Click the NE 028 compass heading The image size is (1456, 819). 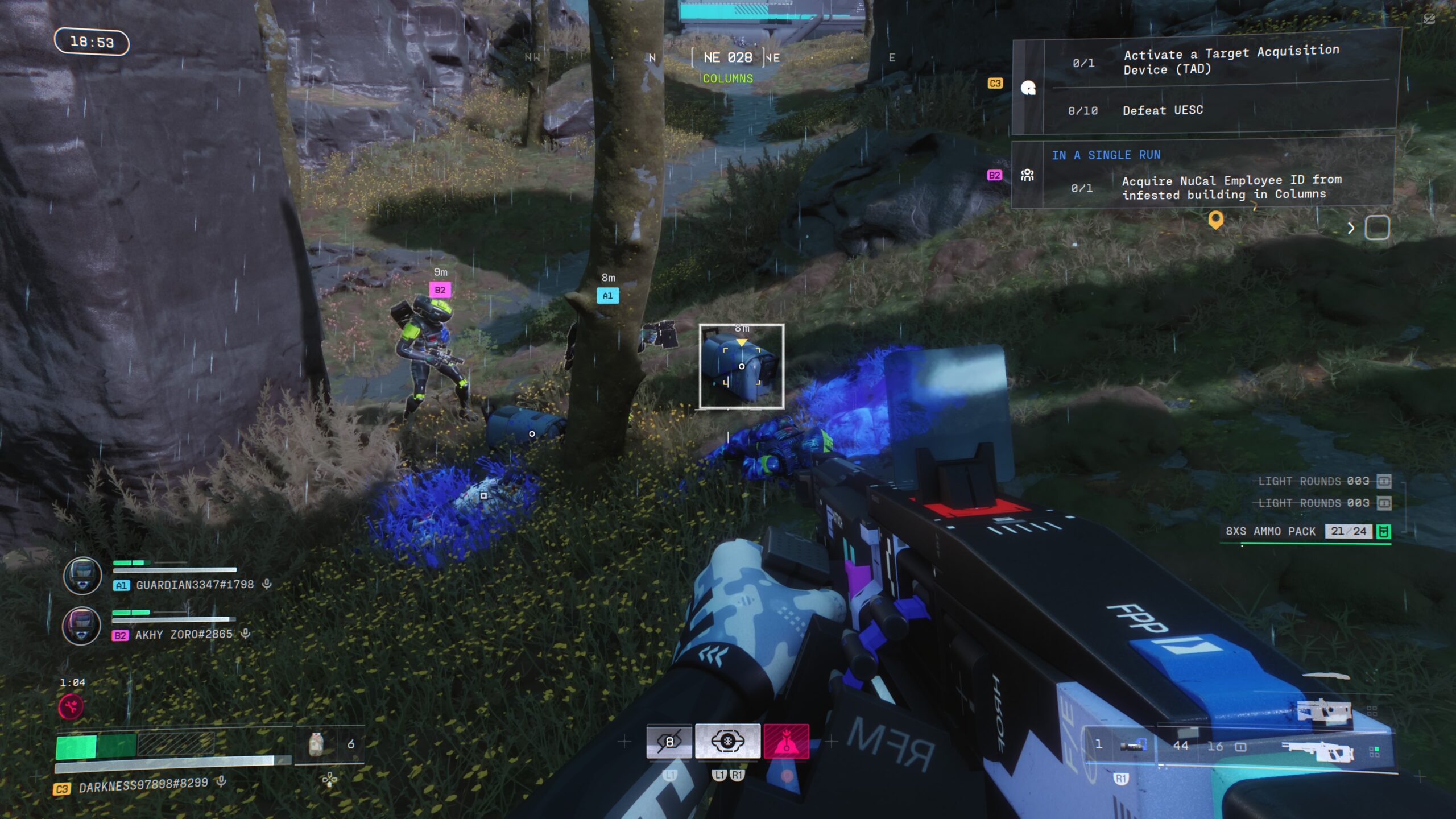coord(727,57)
